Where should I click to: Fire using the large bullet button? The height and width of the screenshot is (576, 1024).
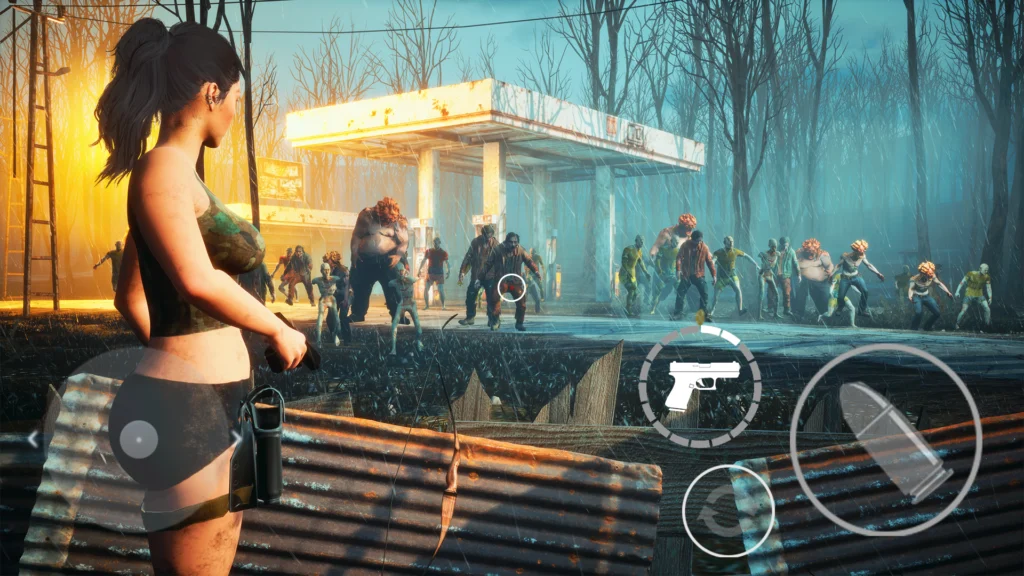tap(885, 441)
